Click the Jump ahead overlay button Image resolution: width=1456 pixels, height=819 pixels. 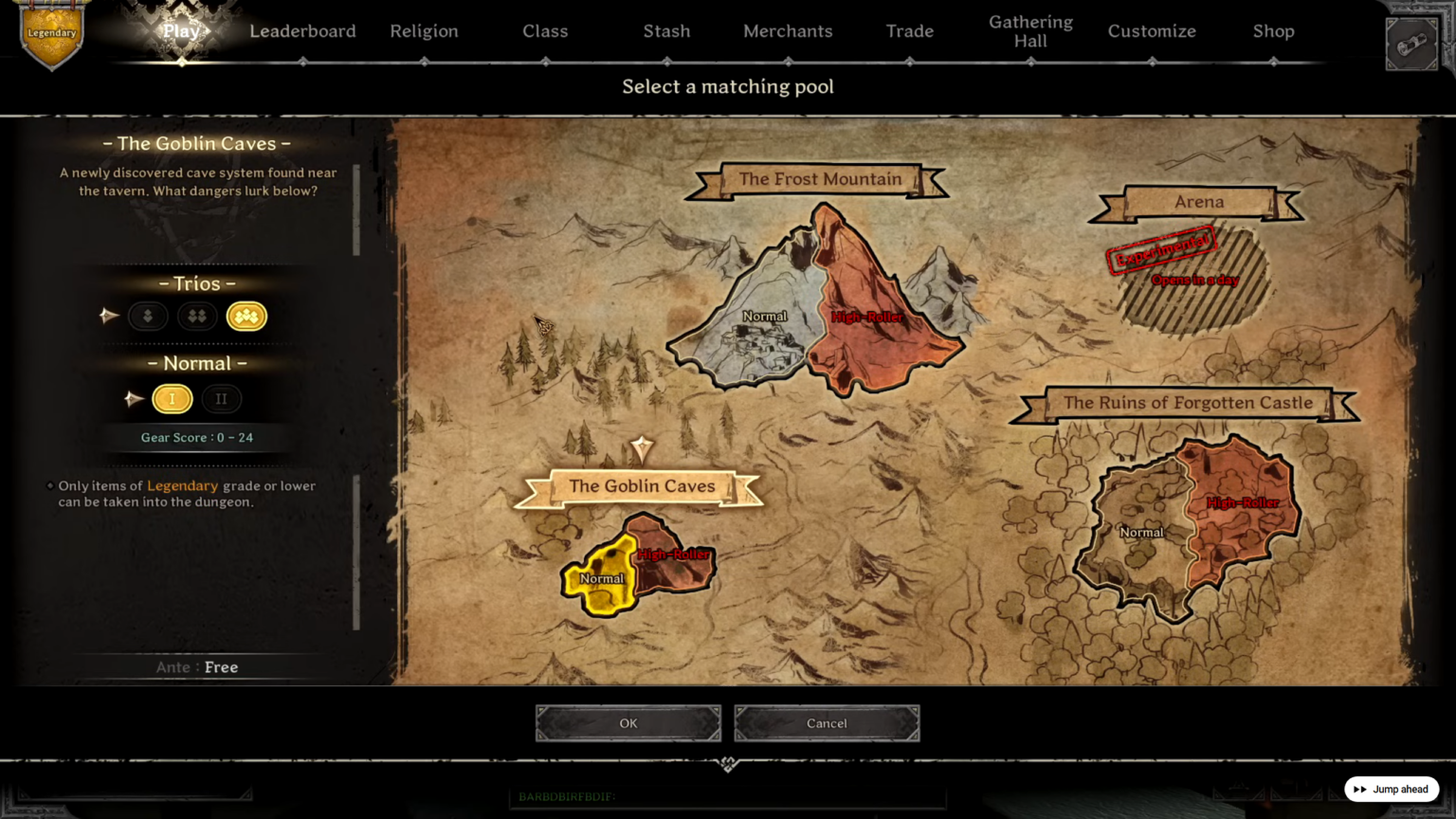coord(1392,789)
